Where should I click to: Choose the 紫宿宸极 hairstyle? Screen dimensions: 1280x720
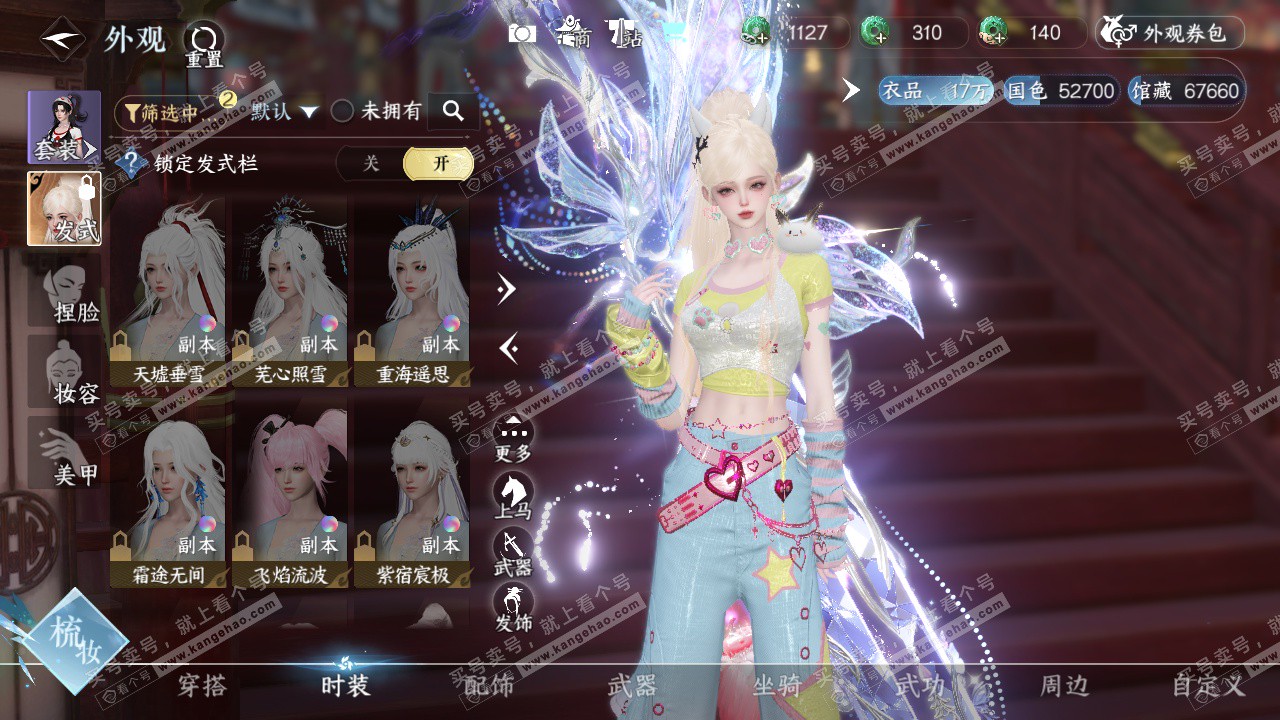(412, 496)
